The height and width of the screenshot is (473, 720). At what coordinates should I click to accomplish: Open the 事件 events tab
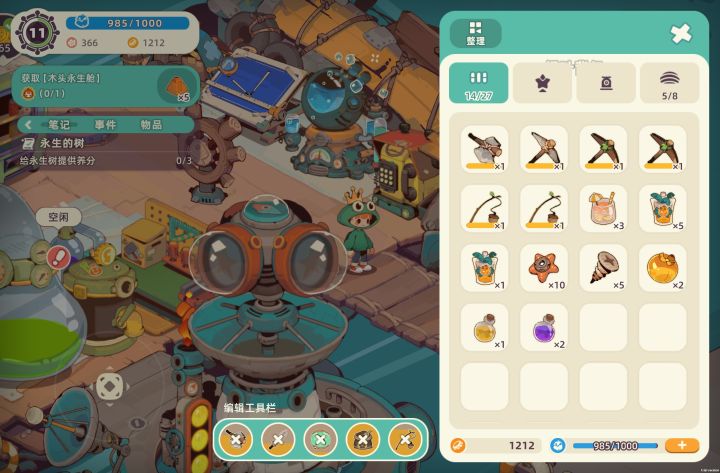[105, 125]
